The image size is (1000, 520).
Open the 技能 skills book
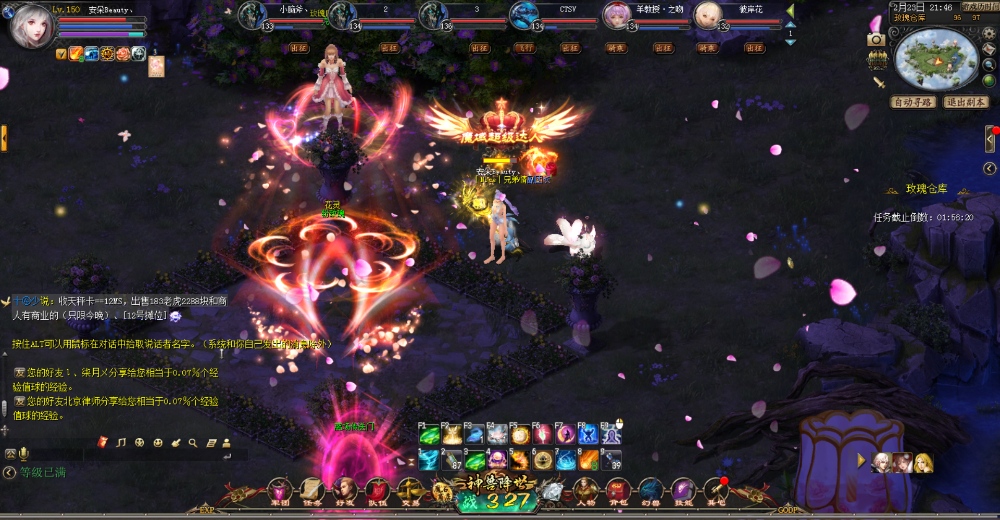[683, 492]
